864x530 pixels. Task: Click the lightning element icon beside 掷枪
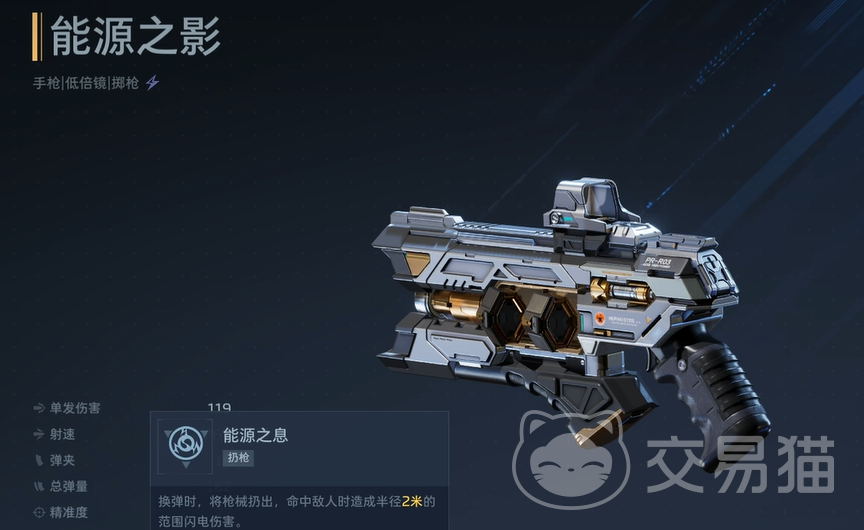click(153, 83)
